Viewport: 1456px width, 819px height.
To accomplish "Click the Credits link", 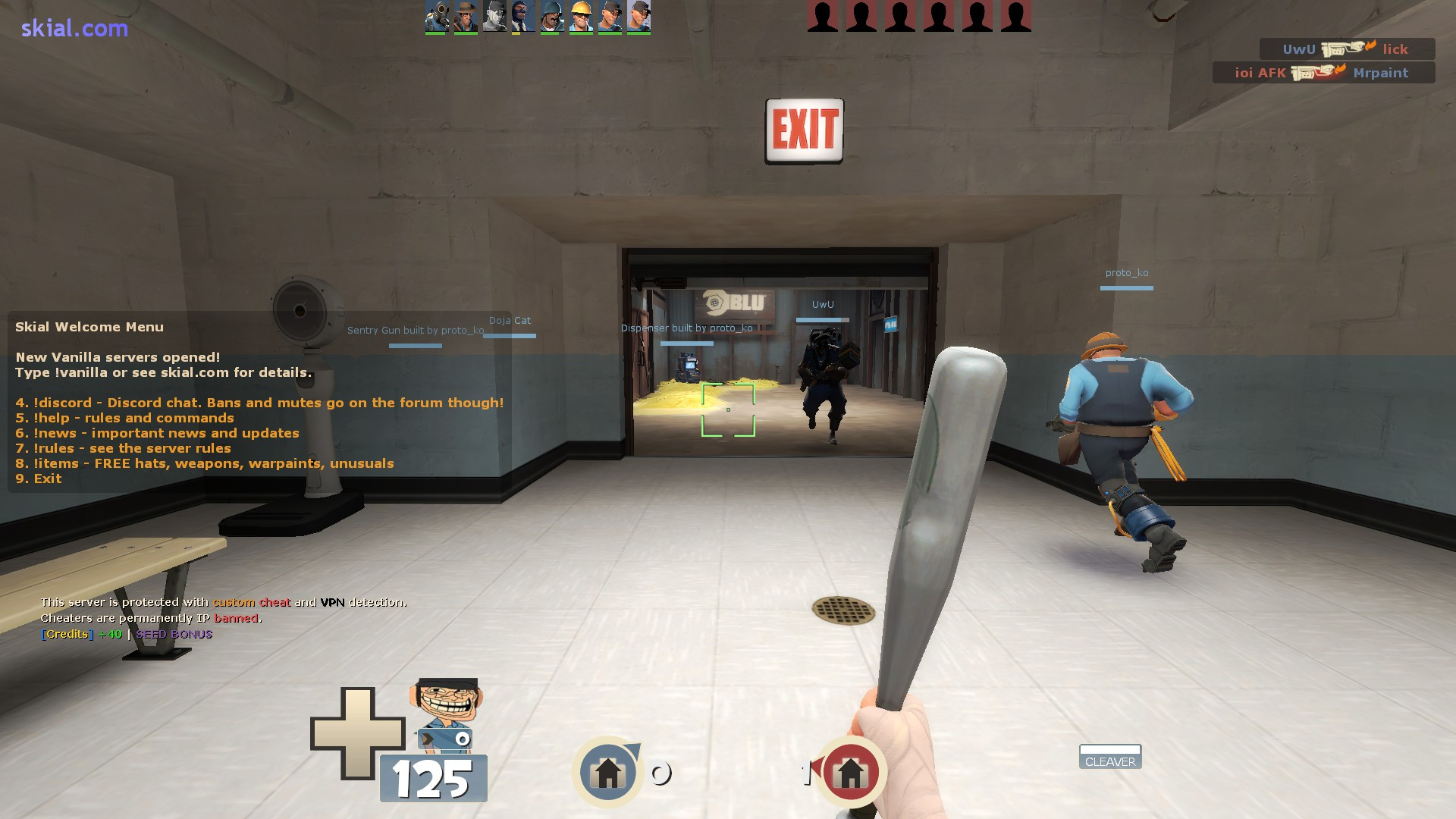I will (67, 634).
